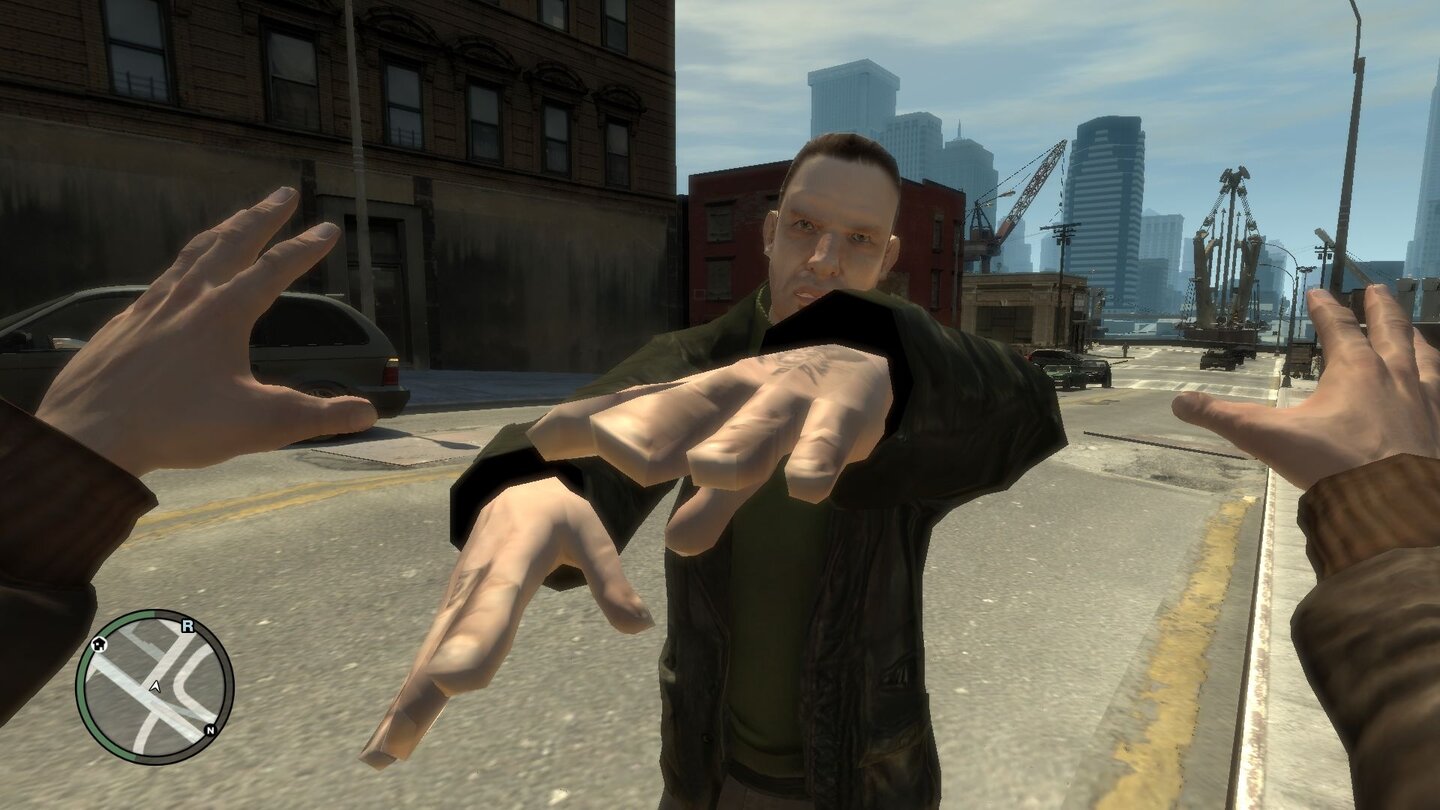Click the safehouse icon on the radar

coord(98,644)
